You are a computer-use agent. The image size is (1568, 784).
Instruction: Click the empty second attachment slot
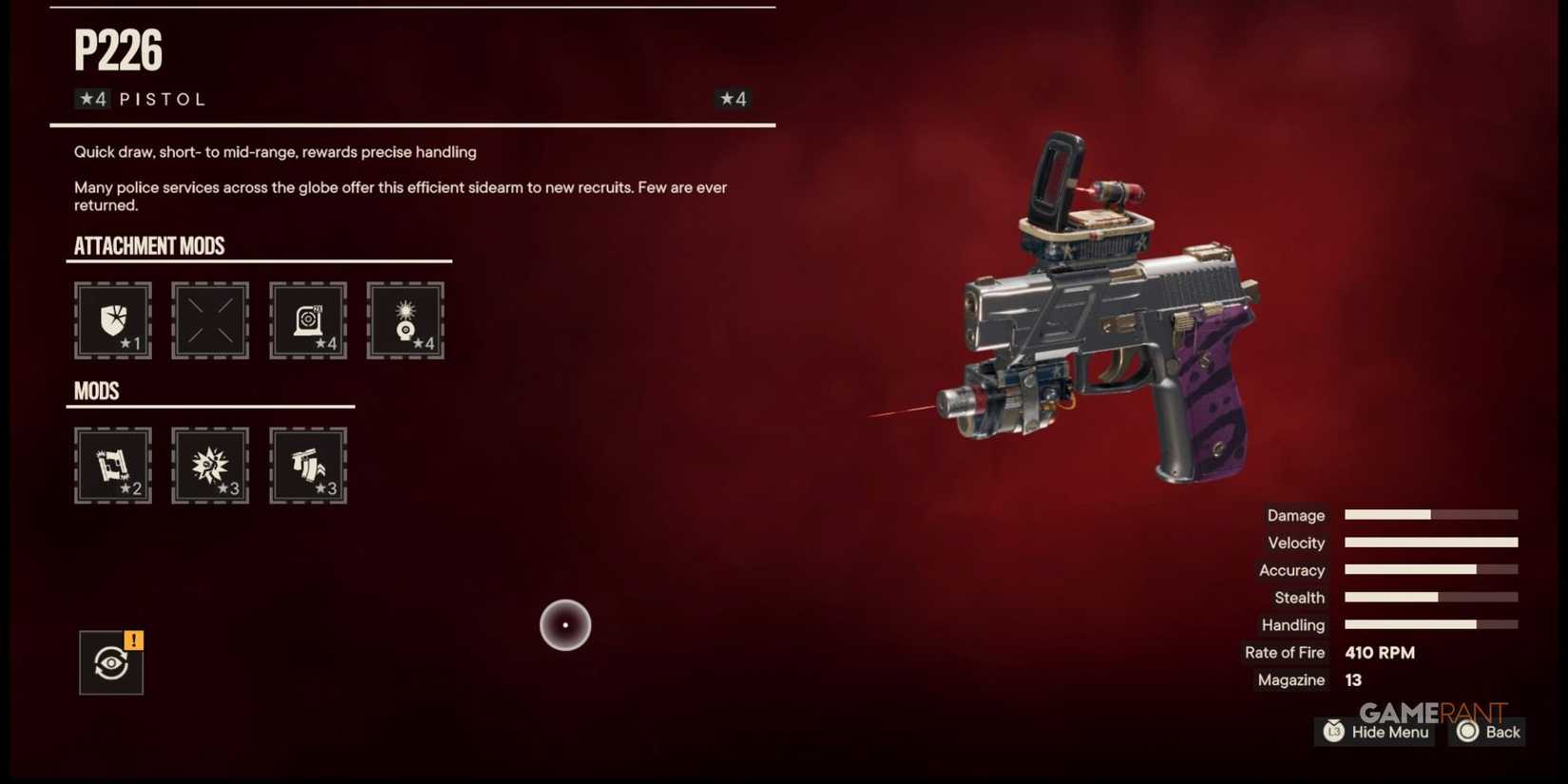[x=210, y=321]
